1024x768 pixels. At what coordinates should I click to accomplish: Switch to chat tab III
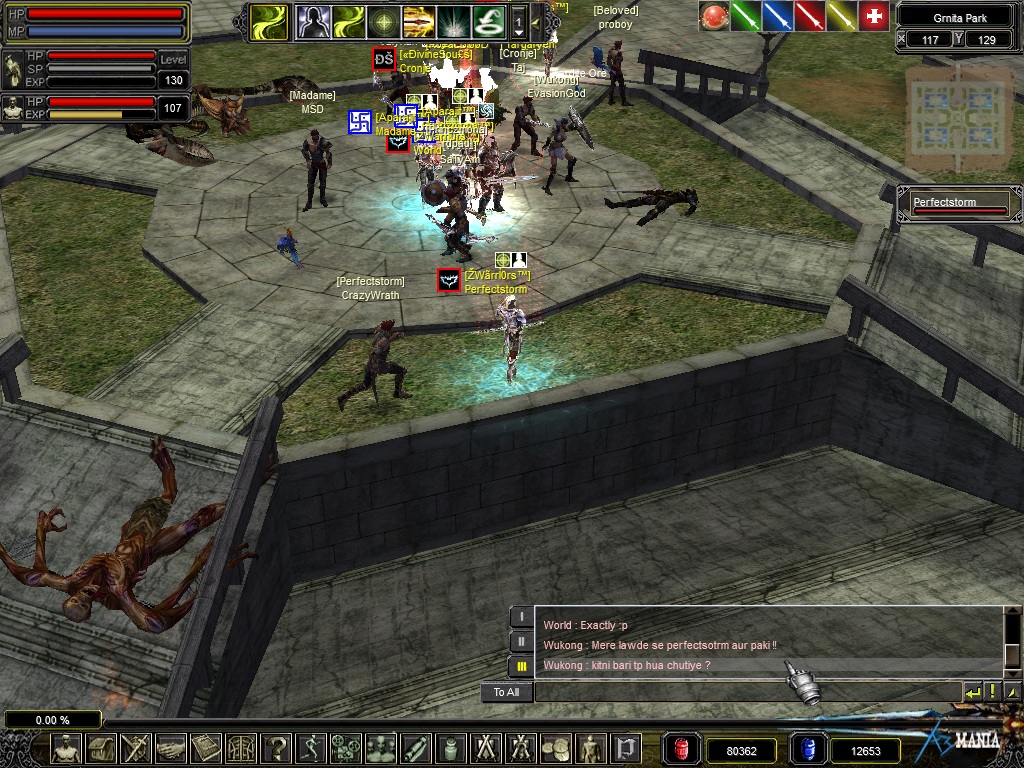coord(521,665)
